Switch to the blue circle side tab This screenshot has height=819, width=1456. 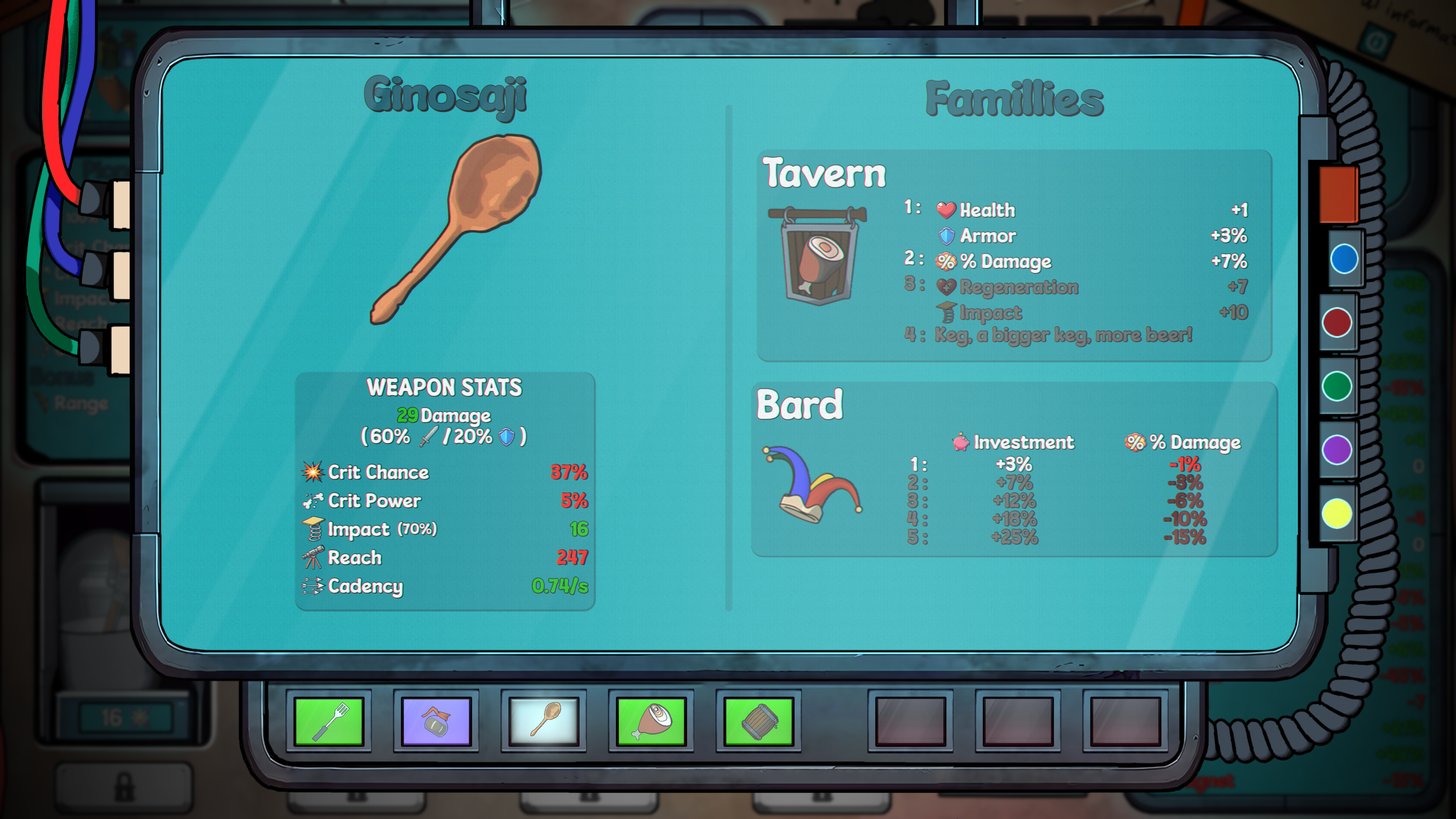click(x=1343, y=259)
